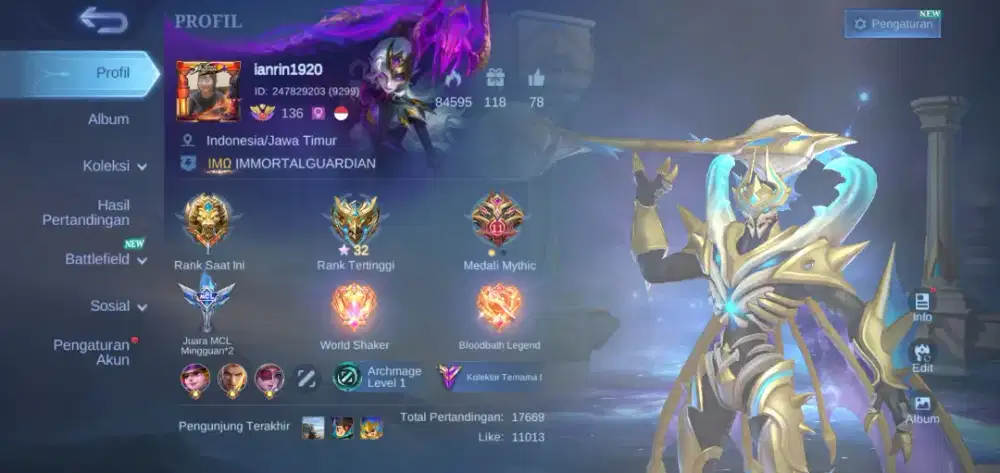Go back using the return arrow
The image size is (1000, 473).
point(103,20)
